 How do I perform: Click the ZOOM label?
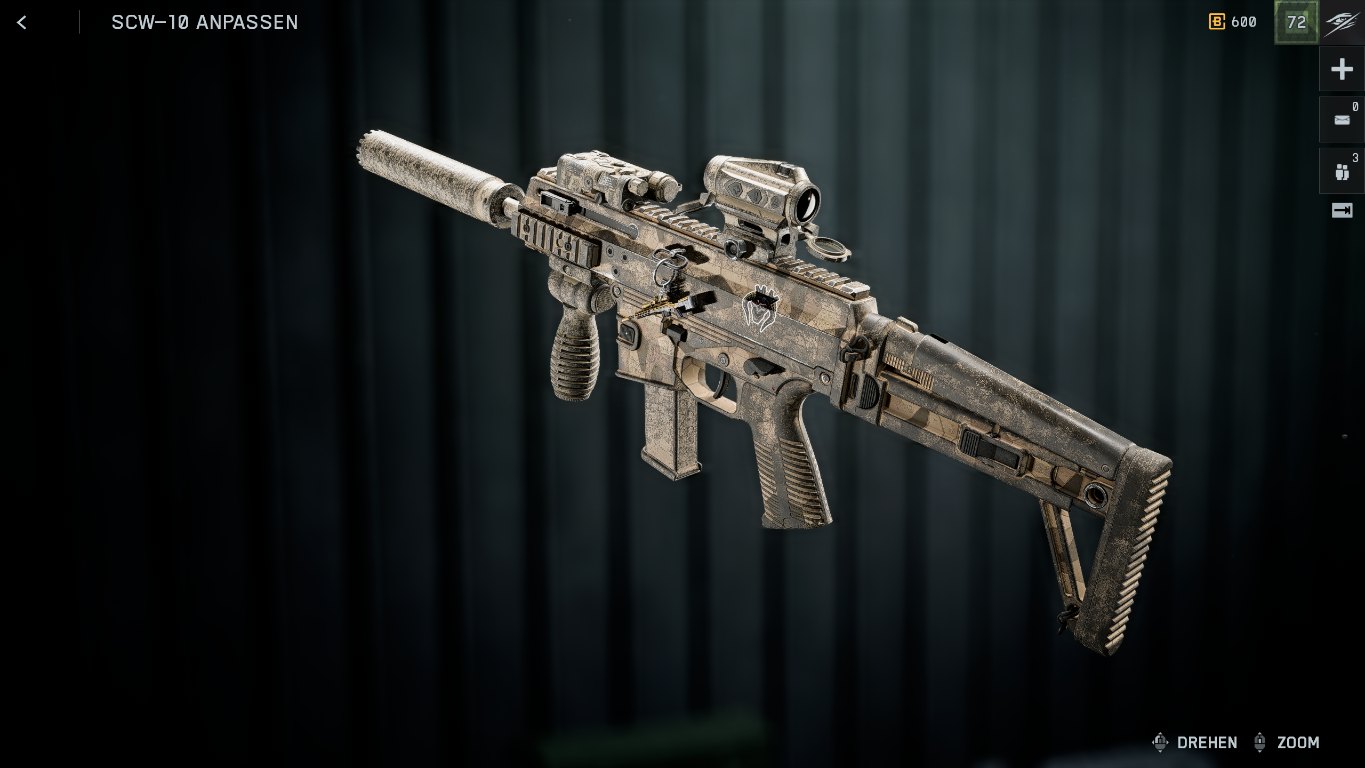[1296, 743]
